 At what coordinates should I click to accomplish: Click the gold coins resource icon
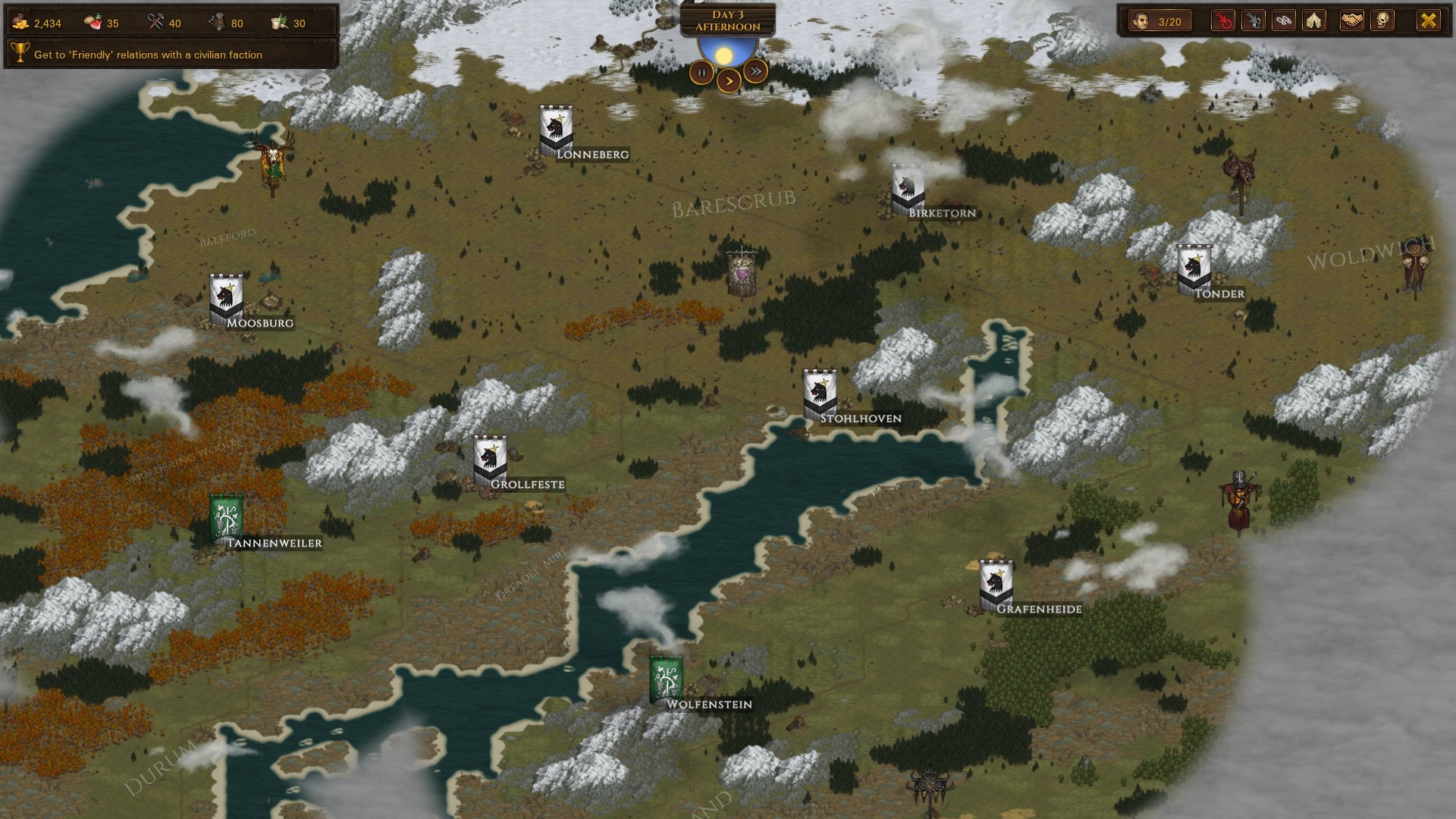20,23
